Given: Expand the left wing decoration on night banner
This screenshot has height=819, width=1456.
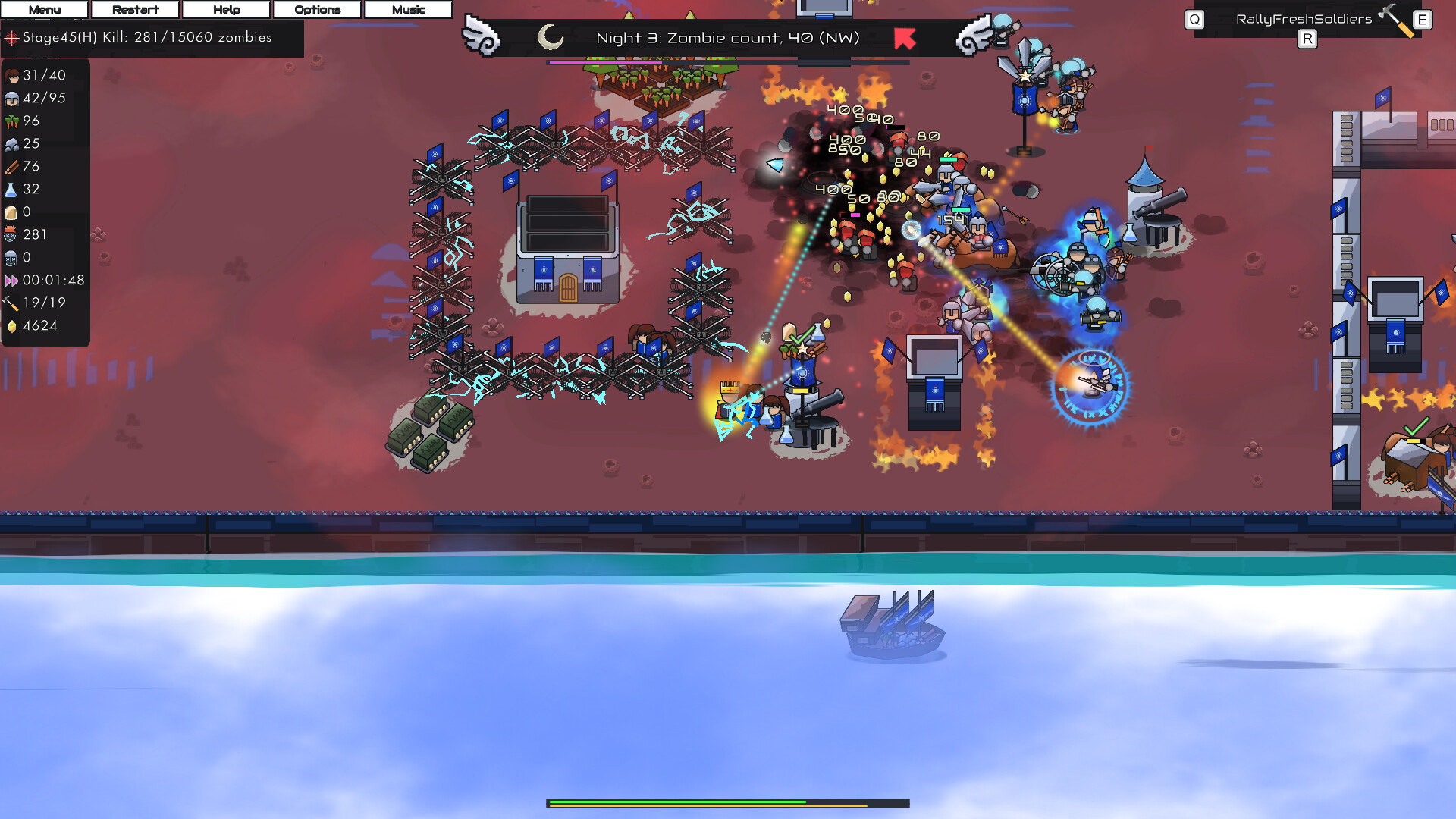Looking at the screenshot, I should pos(481,36).
